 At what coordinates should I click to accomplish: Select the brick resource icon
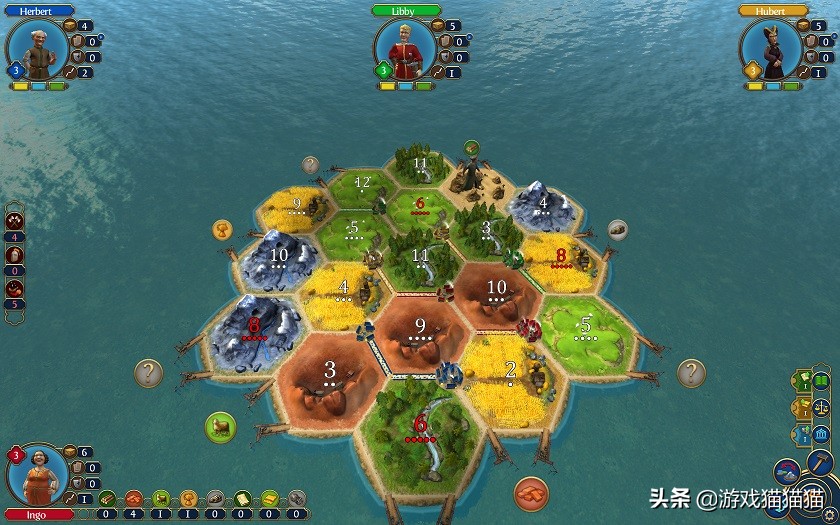click(134, 499)
